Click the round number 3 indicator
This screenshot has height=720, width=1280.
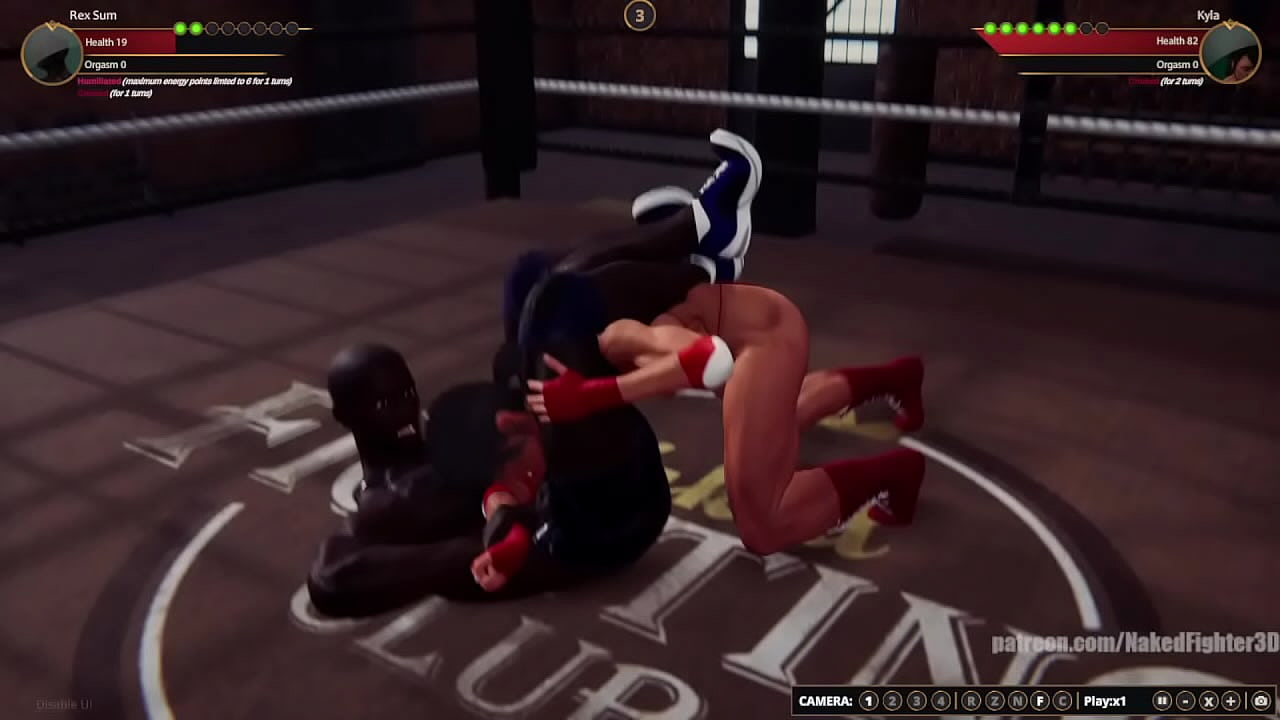click(x=640, y=16)
